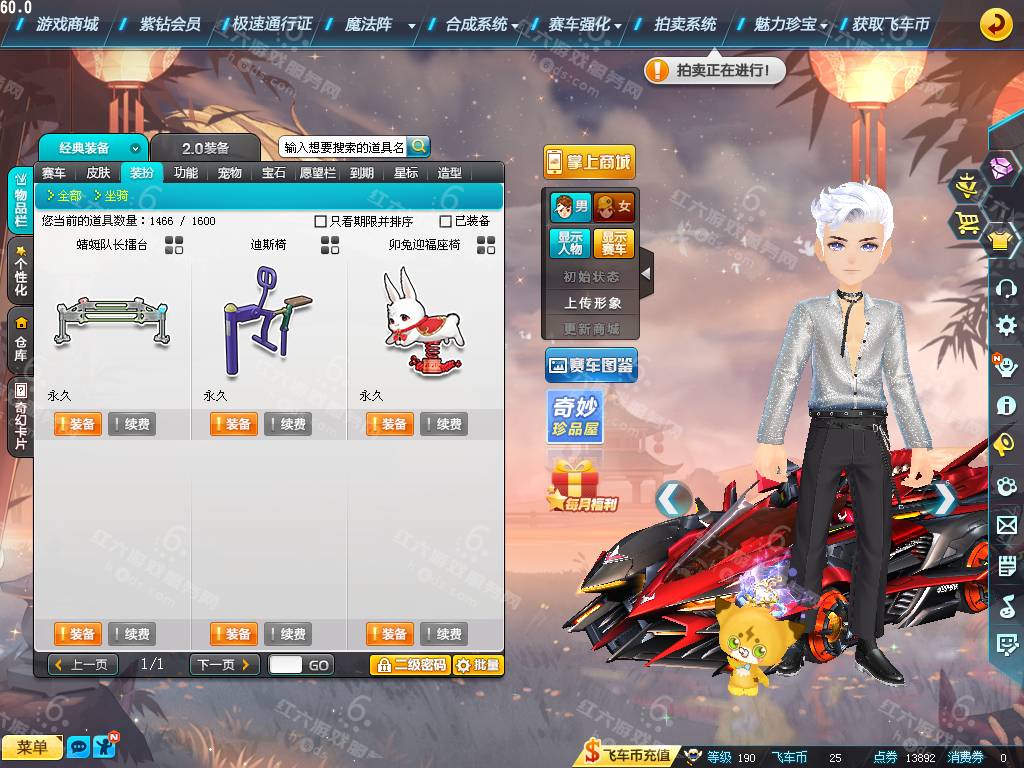Open the 菜单 menu button
The width and height of the screenshot is (1024, 768).
pyautogui.click(x=32, y=747)
